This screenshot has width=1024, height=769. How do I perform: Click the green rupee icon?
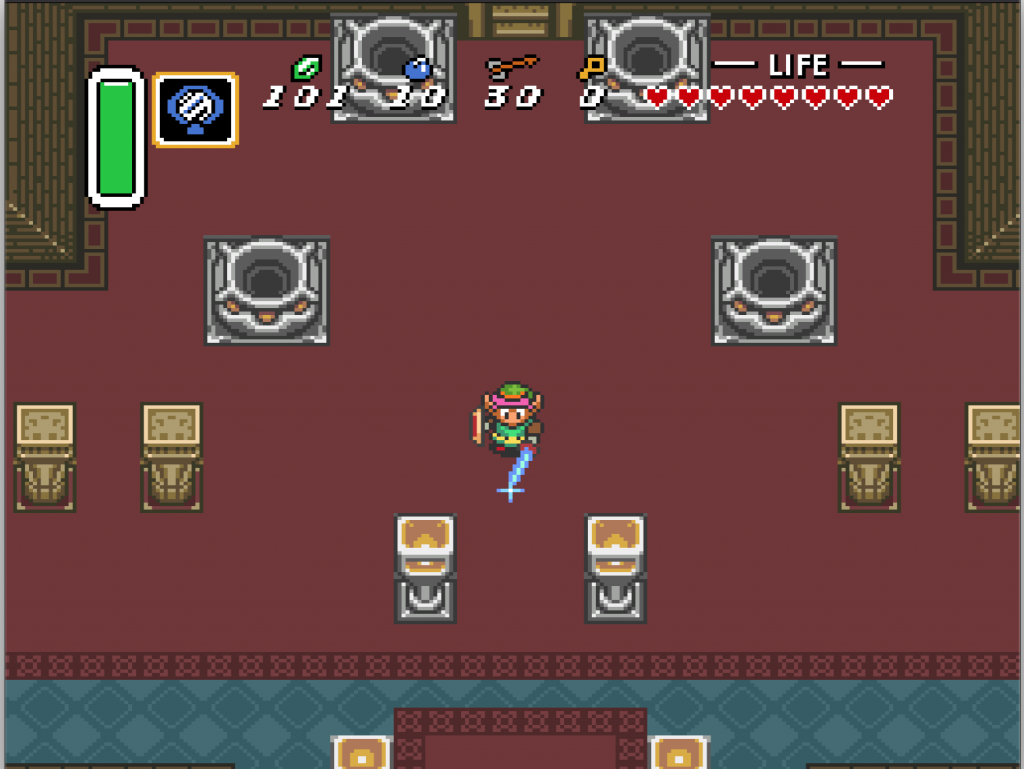(x=305, y=68)
